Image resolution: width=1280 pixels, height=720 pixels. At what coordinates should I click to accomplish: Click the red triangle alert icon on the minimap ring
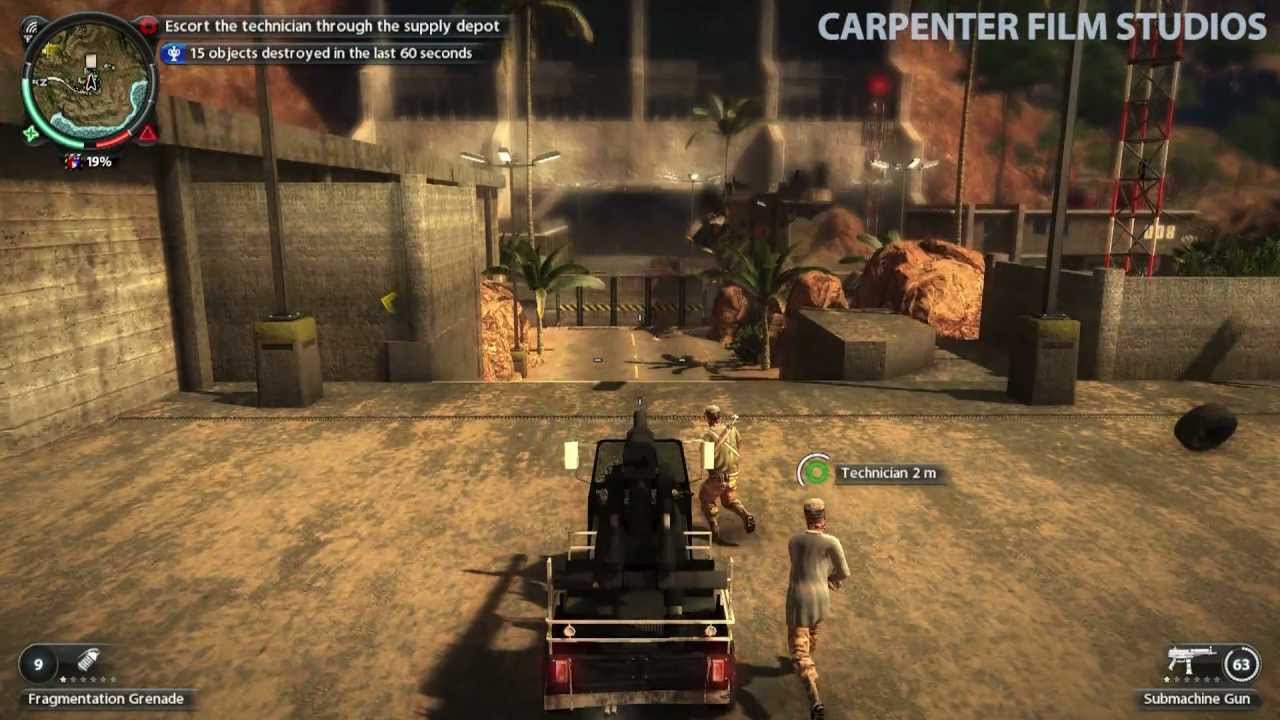146,133
